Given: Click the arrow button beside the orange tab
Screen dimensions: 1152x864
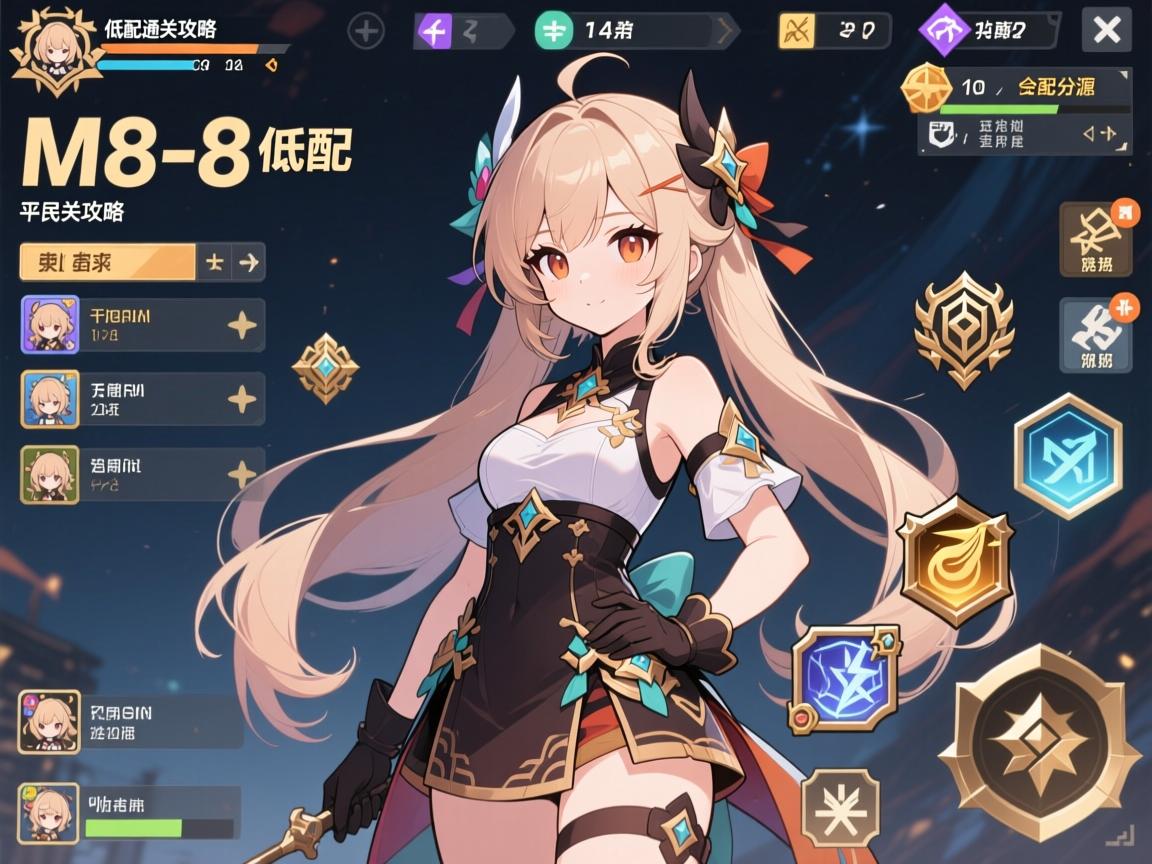Looking at the screenshot, I should (x=249, y=262).
